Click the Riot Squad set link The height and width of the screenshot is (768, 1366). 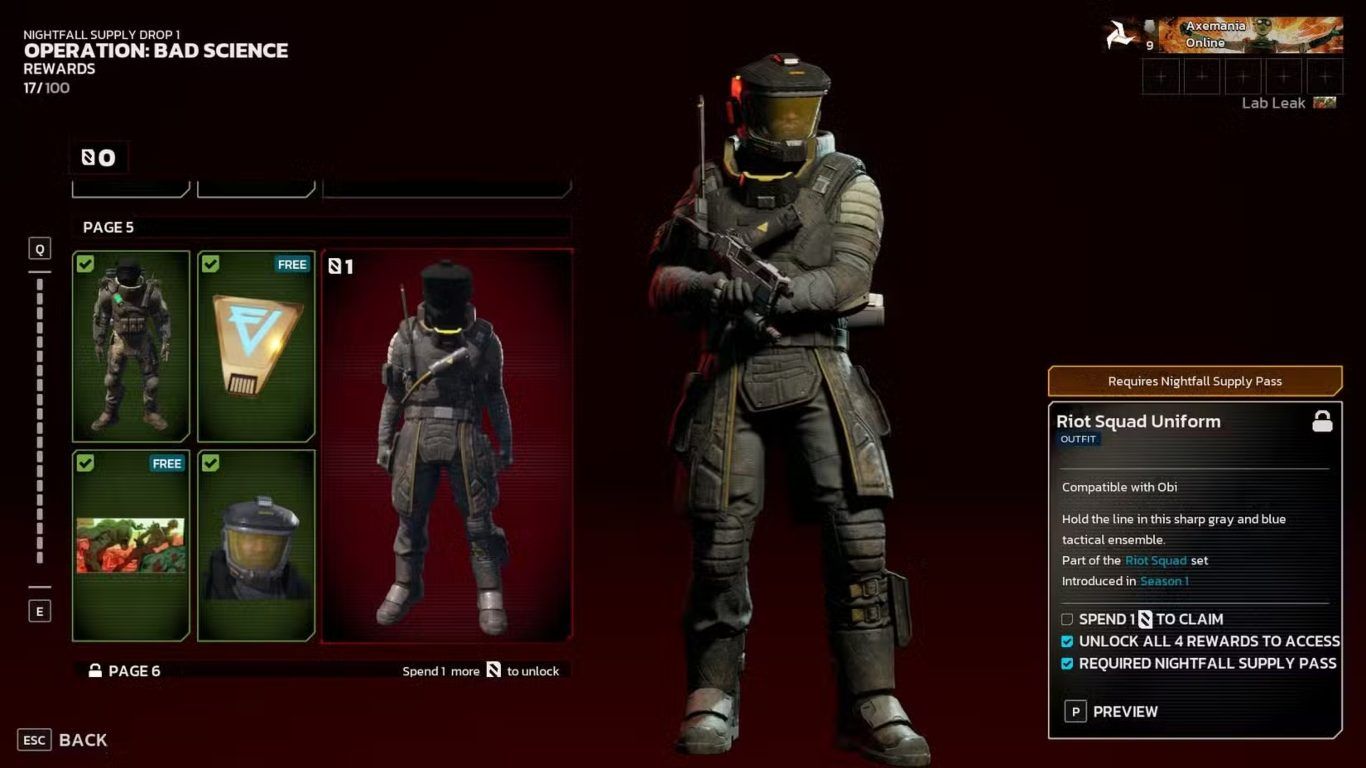click(1155, 561)
